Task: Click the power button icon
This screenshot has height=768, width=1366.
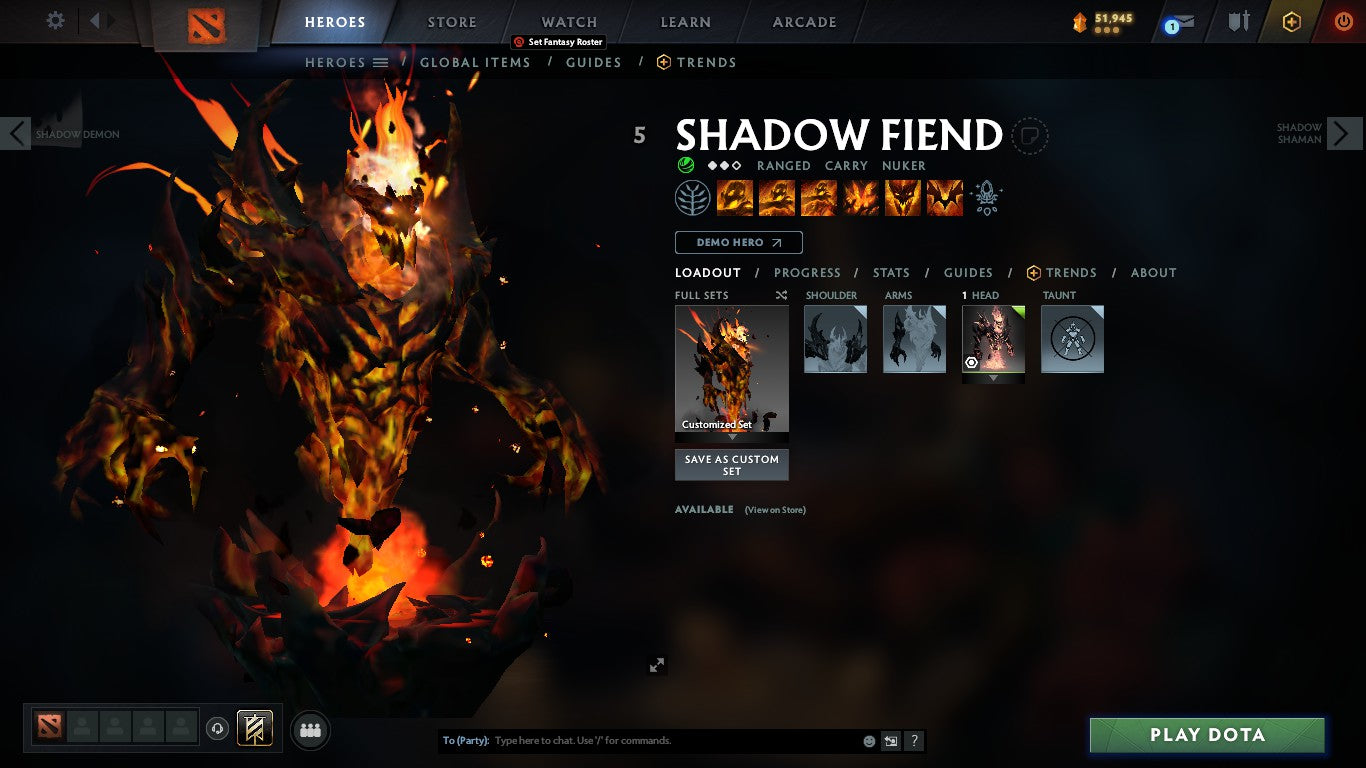Action: pos(1343,21)
